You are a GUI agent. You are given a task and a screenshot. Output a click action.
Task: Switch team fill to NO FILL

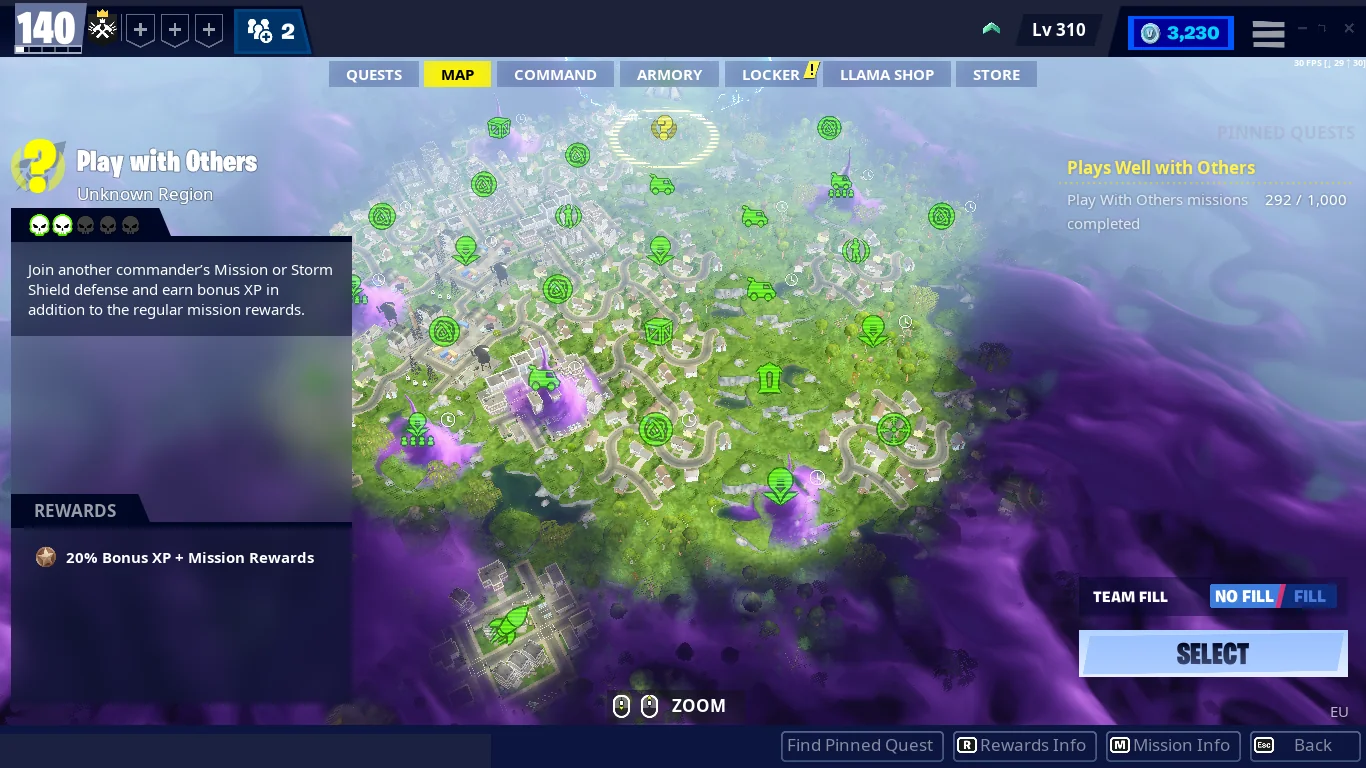point(1244,596)
